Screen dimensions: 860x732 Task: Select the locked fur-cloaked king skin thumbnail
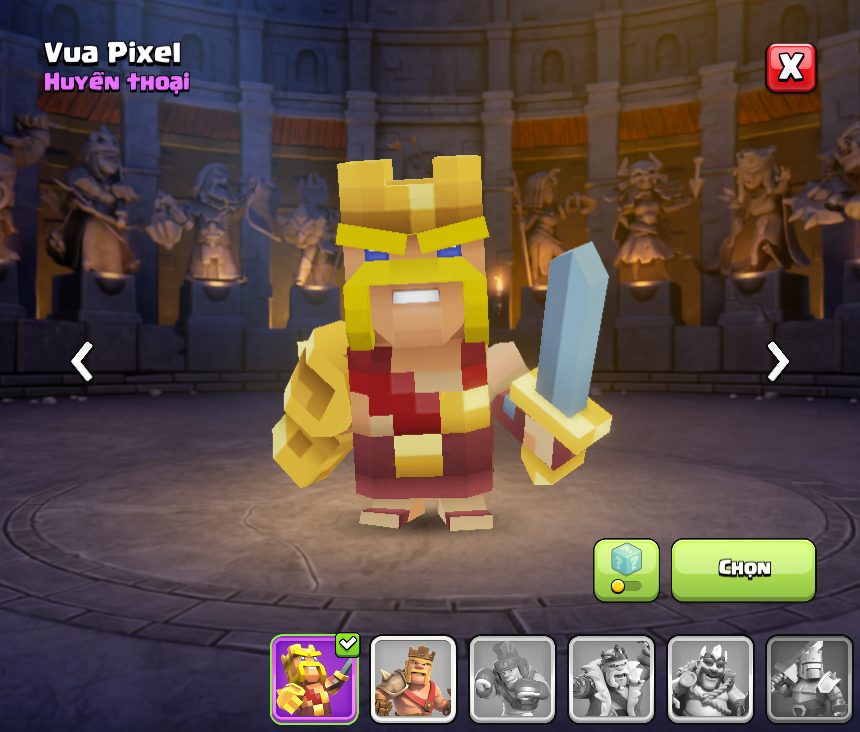click(611, 678)
